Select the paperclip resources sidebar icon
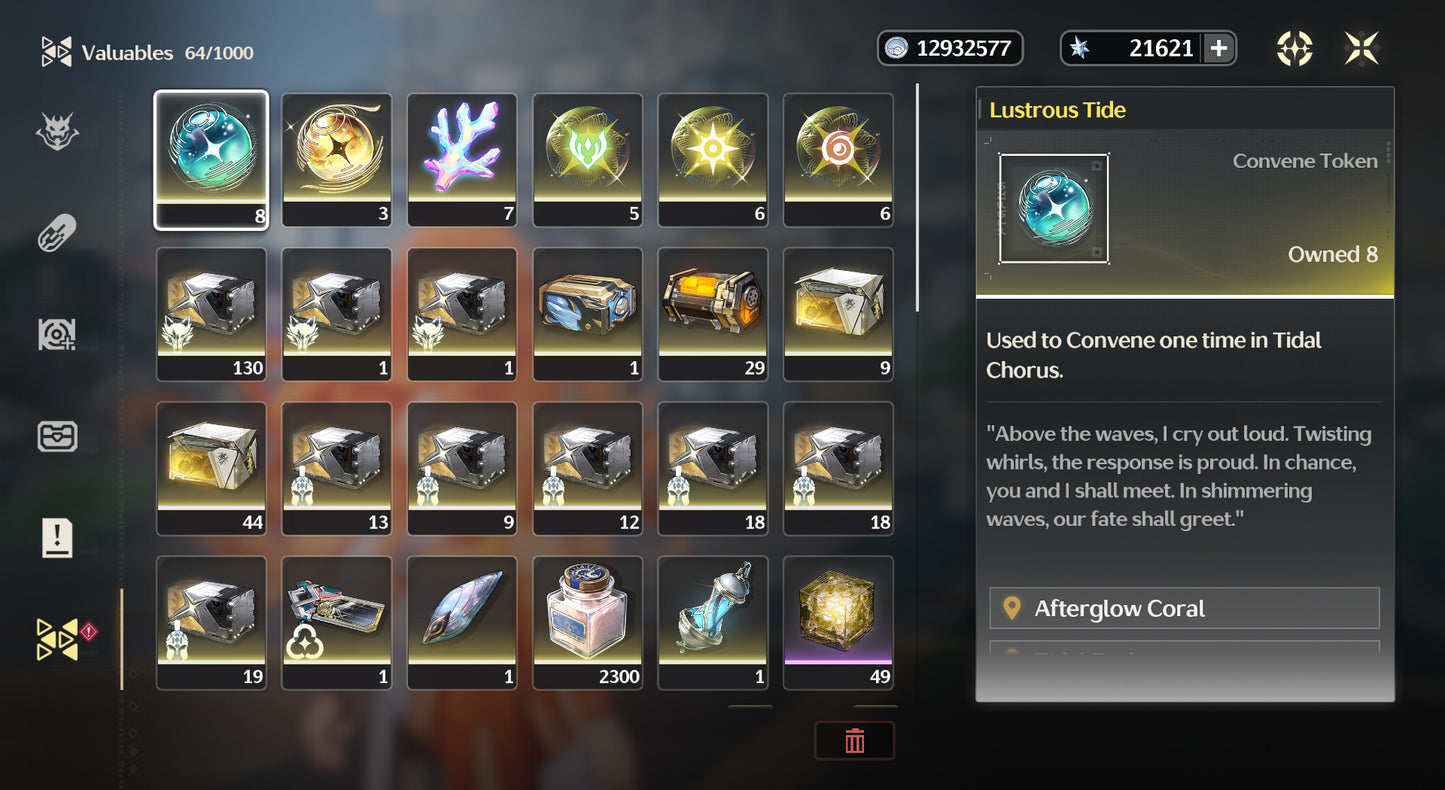Viewport: 1445px width, 790px height. [x=57, y=232]
